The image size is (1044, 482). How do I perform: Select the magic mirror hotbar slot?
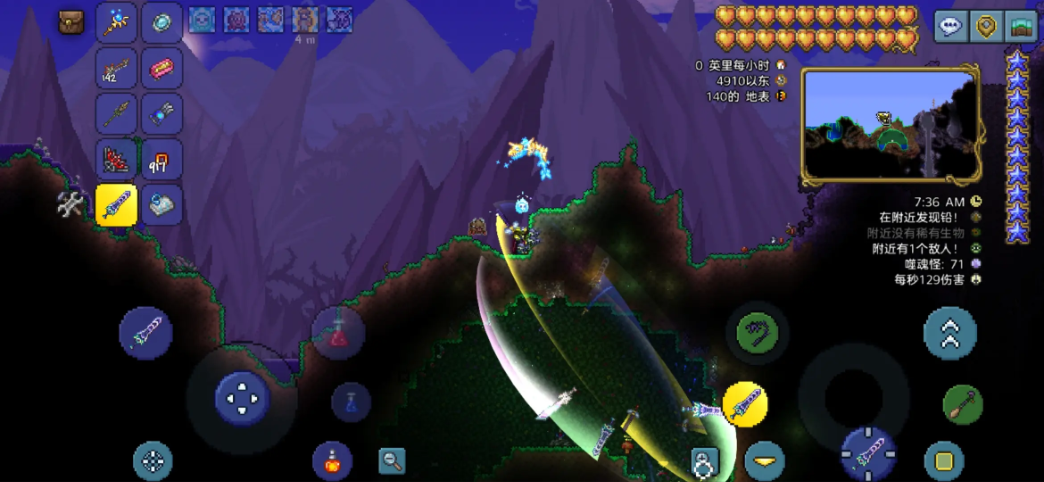point(161,22)
